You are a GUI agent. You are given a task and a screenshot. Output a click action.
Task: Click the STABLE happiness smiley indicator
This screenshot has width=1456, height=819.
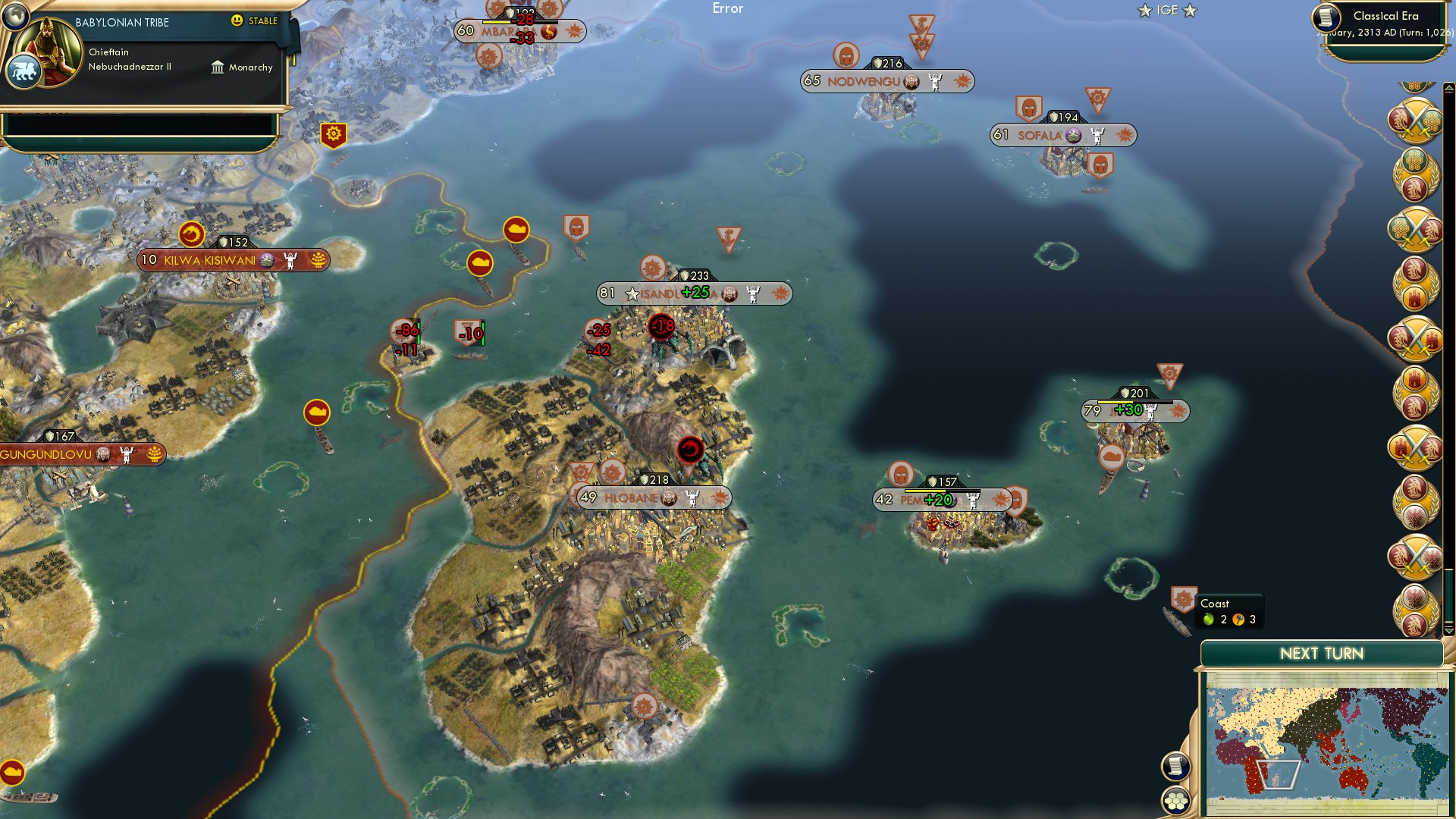pos(237,21)
